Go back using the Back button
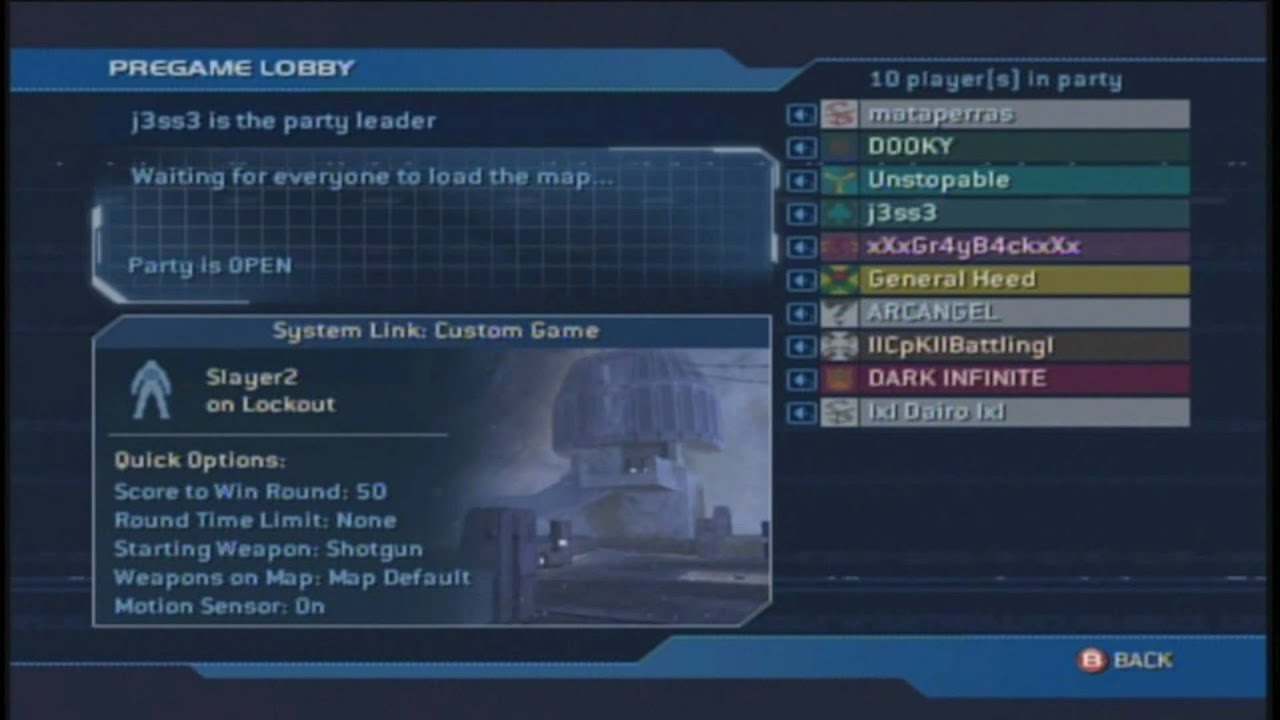1280x720 pixels. pos(1125,660)
